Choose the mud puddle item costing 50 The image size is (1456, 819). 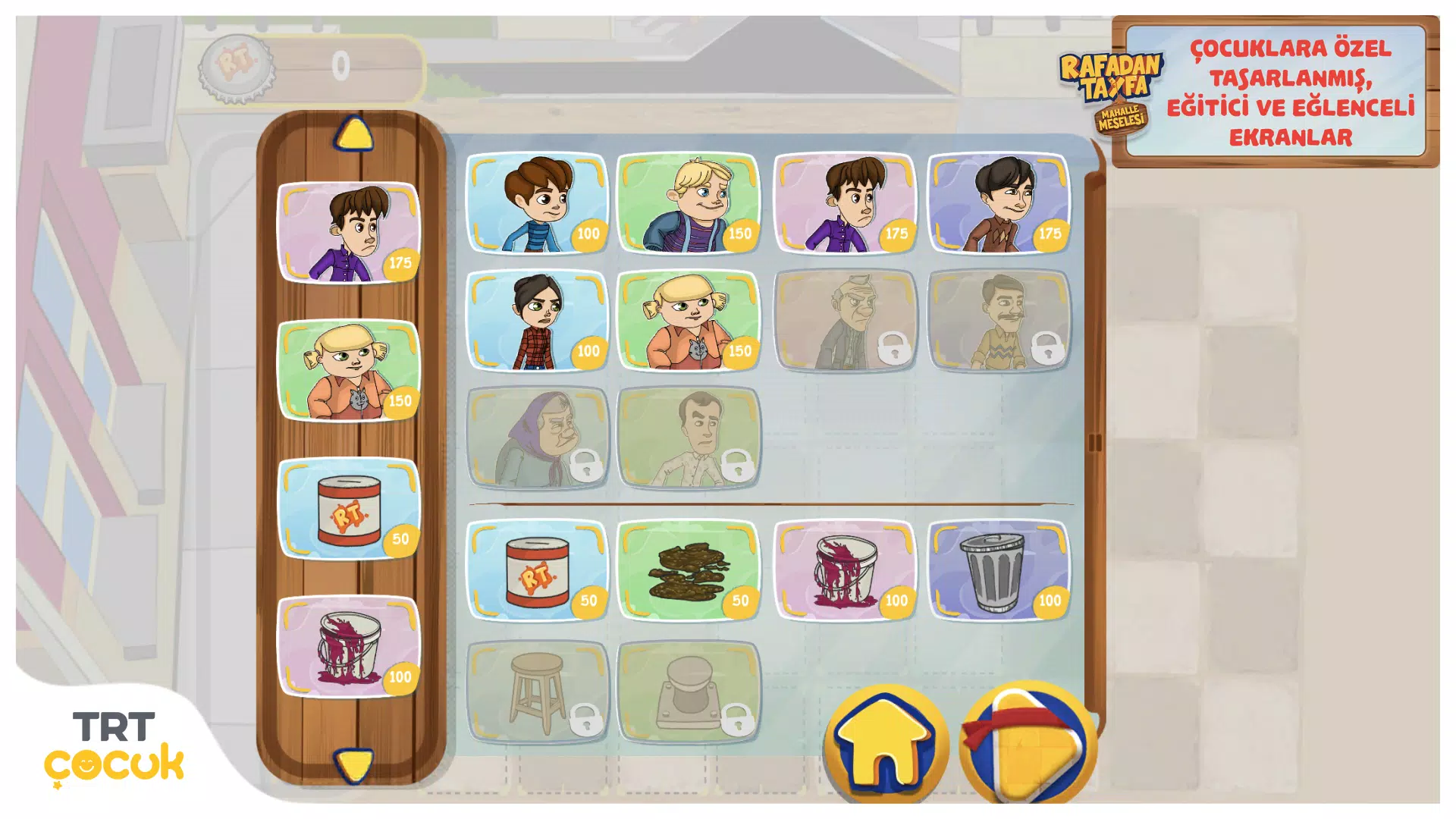(689, 570)
